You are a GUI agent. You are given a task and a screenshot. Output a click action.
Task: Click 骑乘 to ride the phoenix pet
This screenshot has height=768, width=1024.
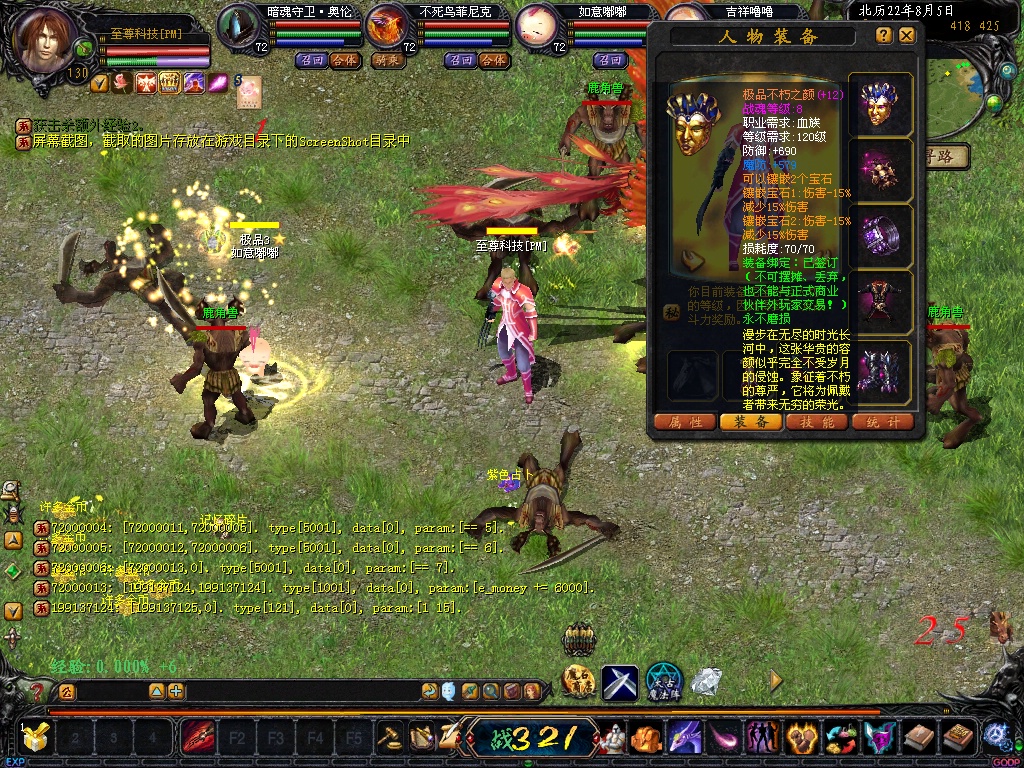(x=388, y=60)
